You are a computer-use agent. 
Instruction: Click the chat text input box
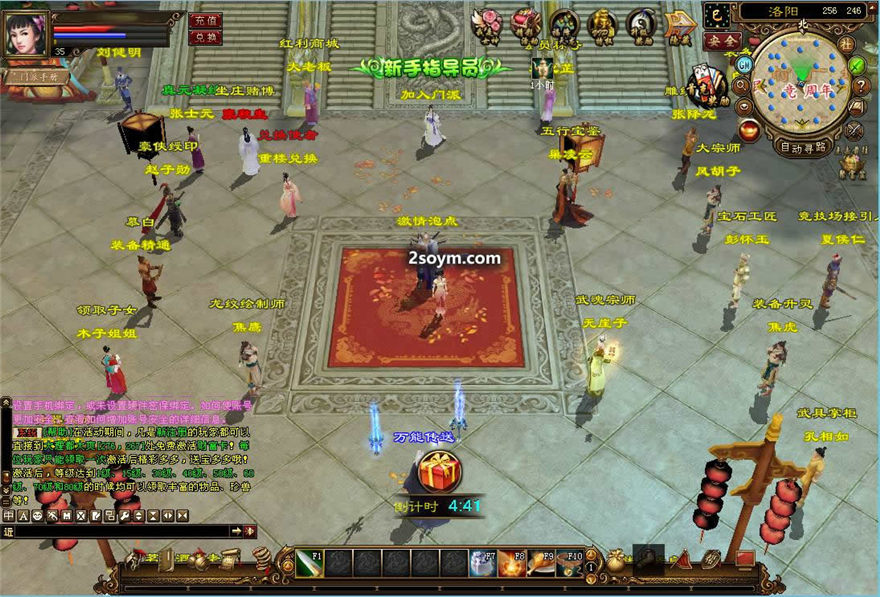[120, 531]
